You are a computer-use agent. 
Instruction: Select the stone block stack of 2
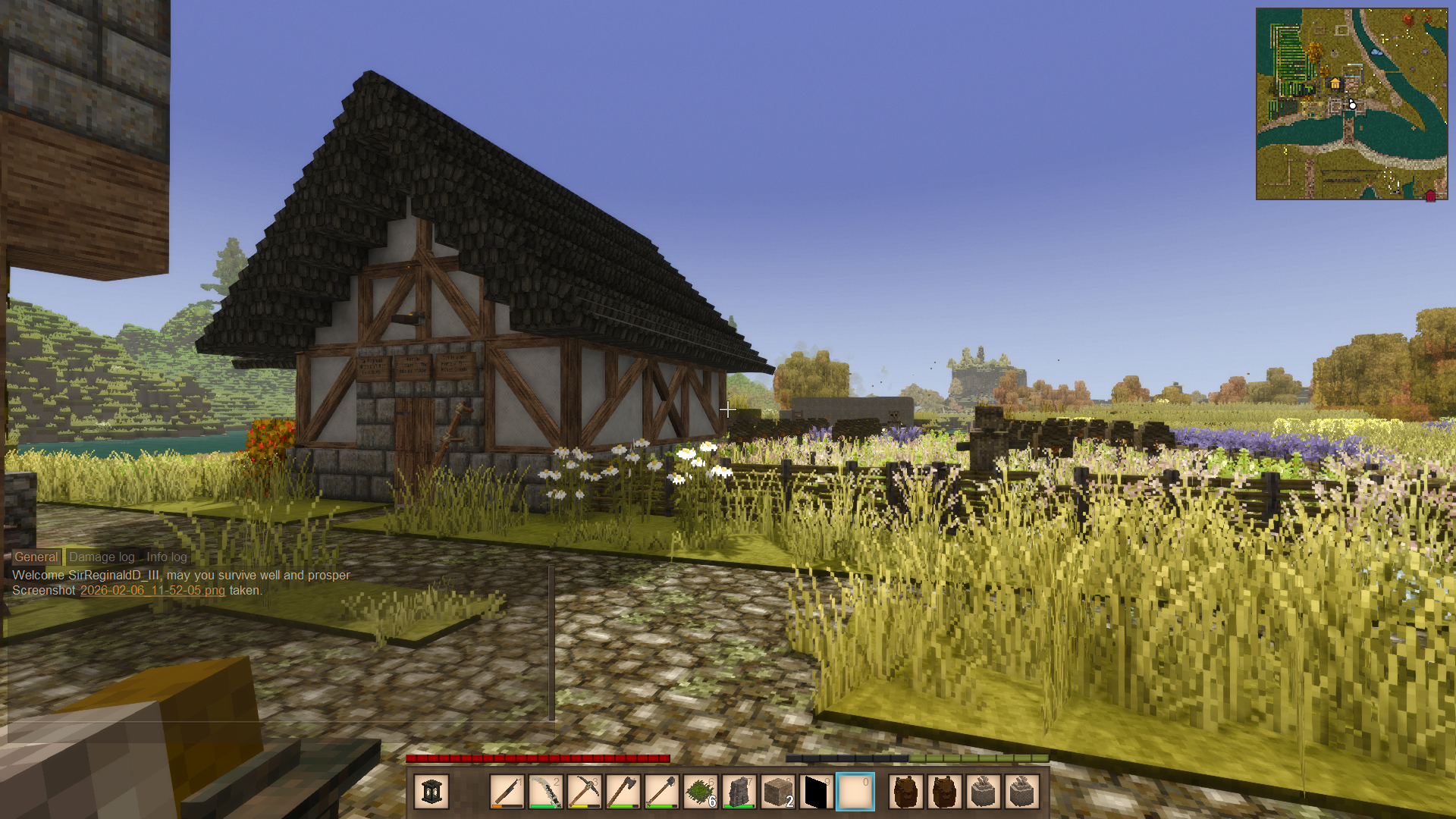(778, 792)
